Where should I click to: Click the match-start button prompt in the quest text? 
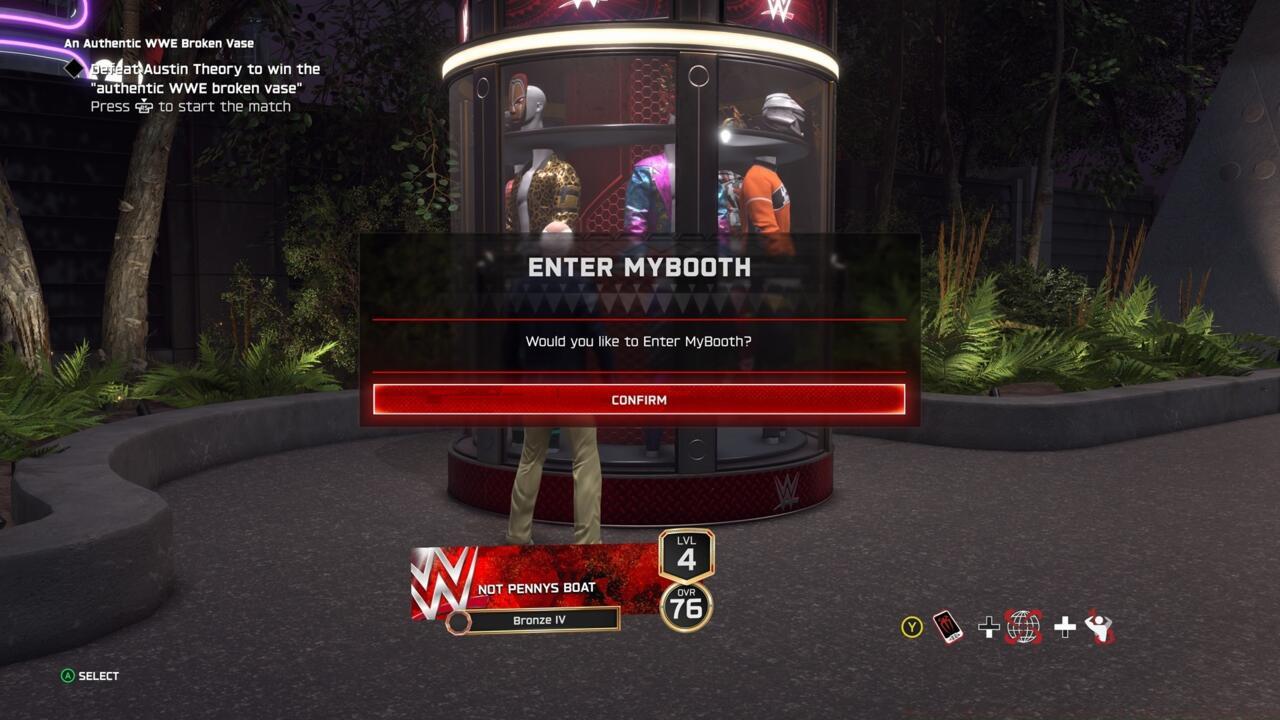[x=145, y=105]
